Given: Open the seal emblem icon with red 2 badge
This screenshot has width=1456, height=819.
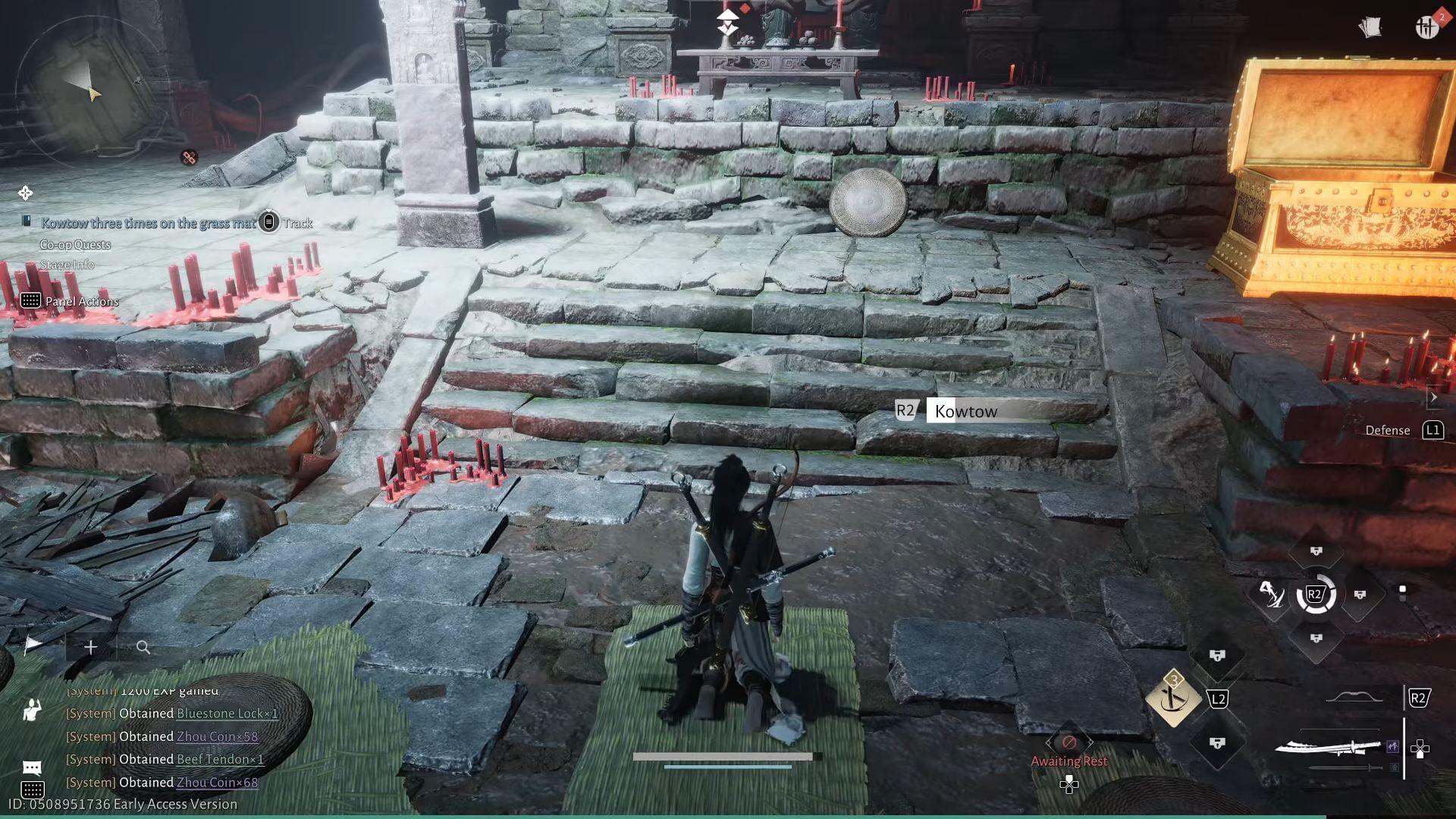Looking at the screenshot, I should pos(1427,29).
